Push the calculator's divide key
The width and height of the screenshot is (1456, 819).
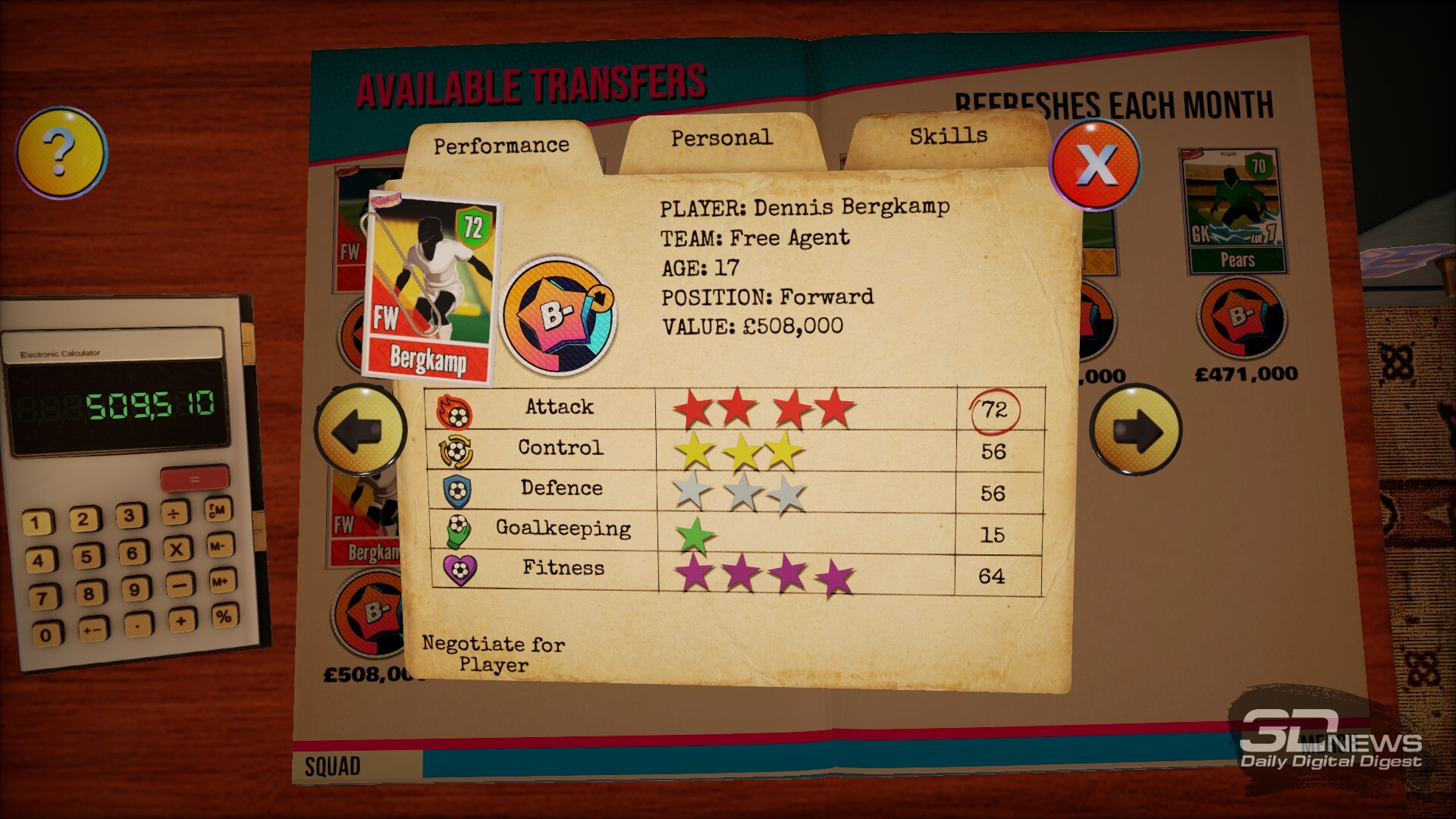click(x=174, y=515)
